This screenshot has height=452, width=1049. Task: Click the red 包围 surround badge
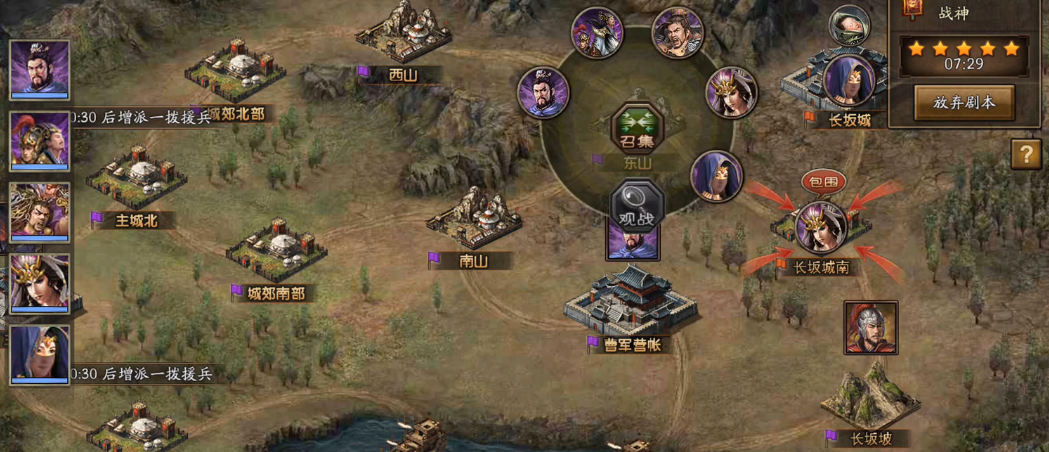point(823,182)
